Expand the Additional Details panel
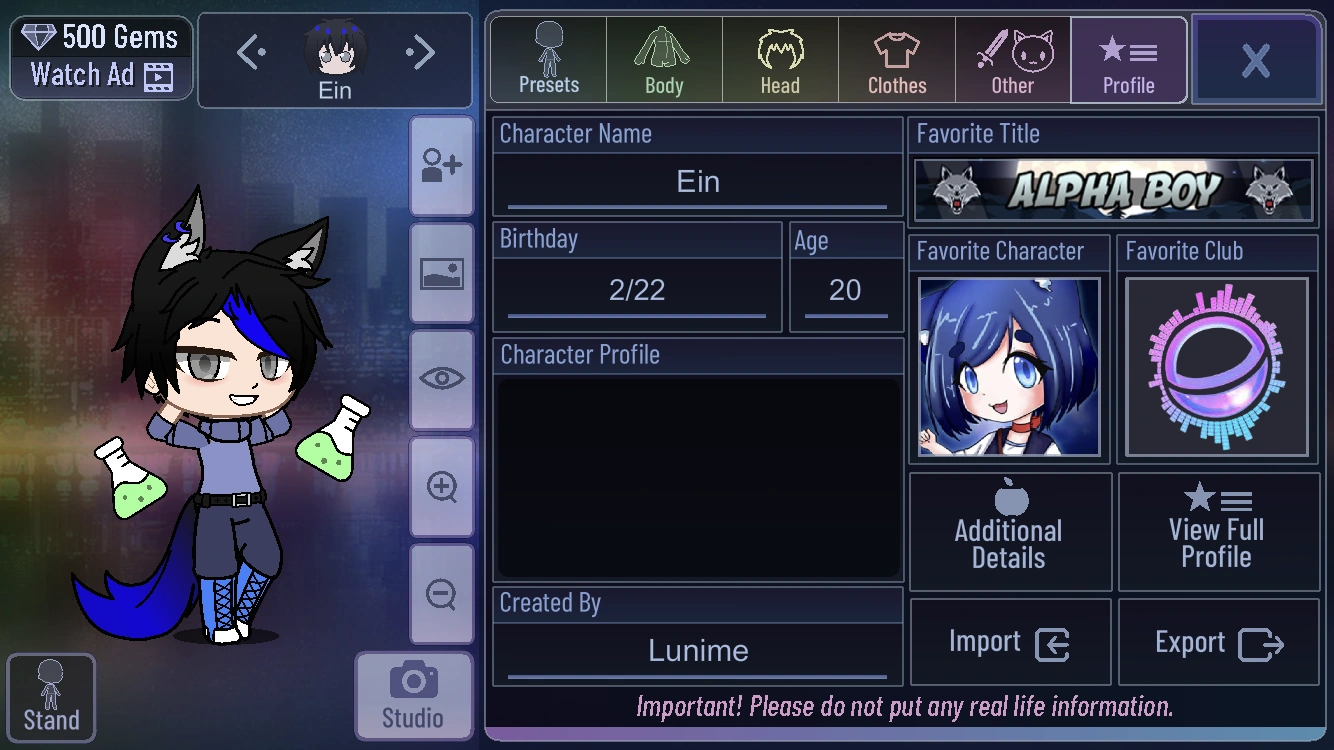This screenshot has width=1334, height=750. tap(1009, 530)
